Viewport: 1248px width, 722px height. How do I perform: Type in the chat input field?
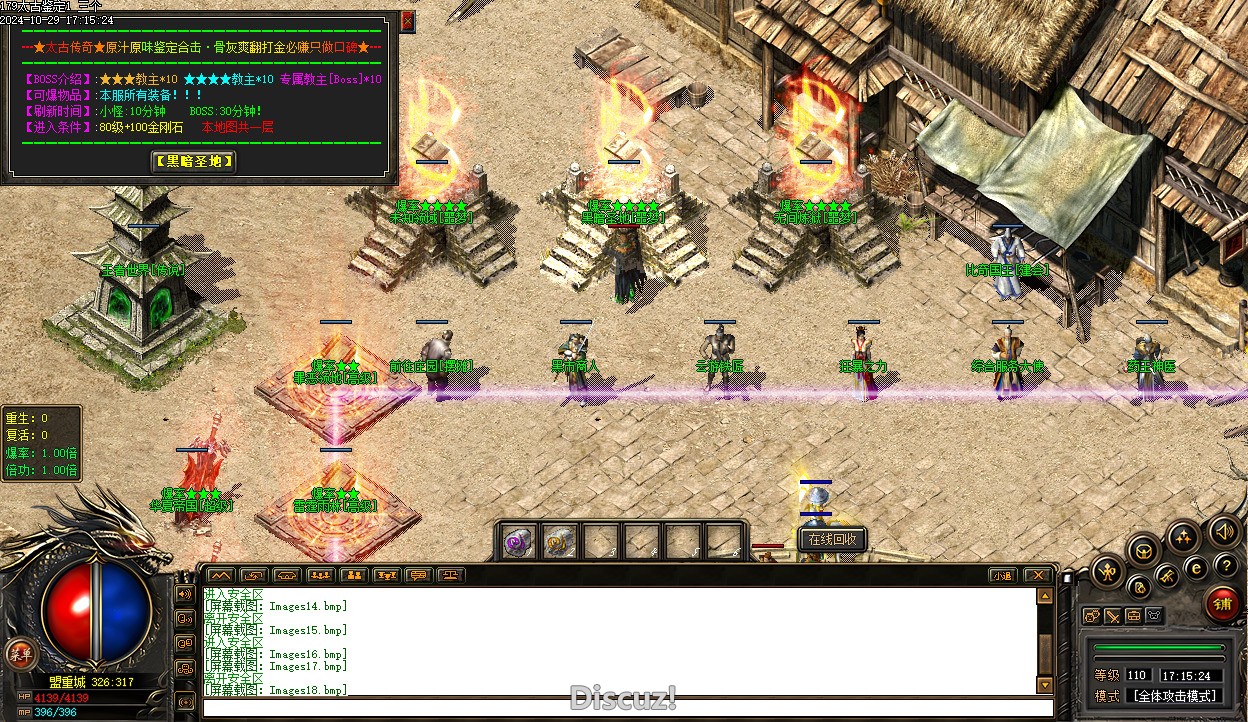[x=620, y=708]
